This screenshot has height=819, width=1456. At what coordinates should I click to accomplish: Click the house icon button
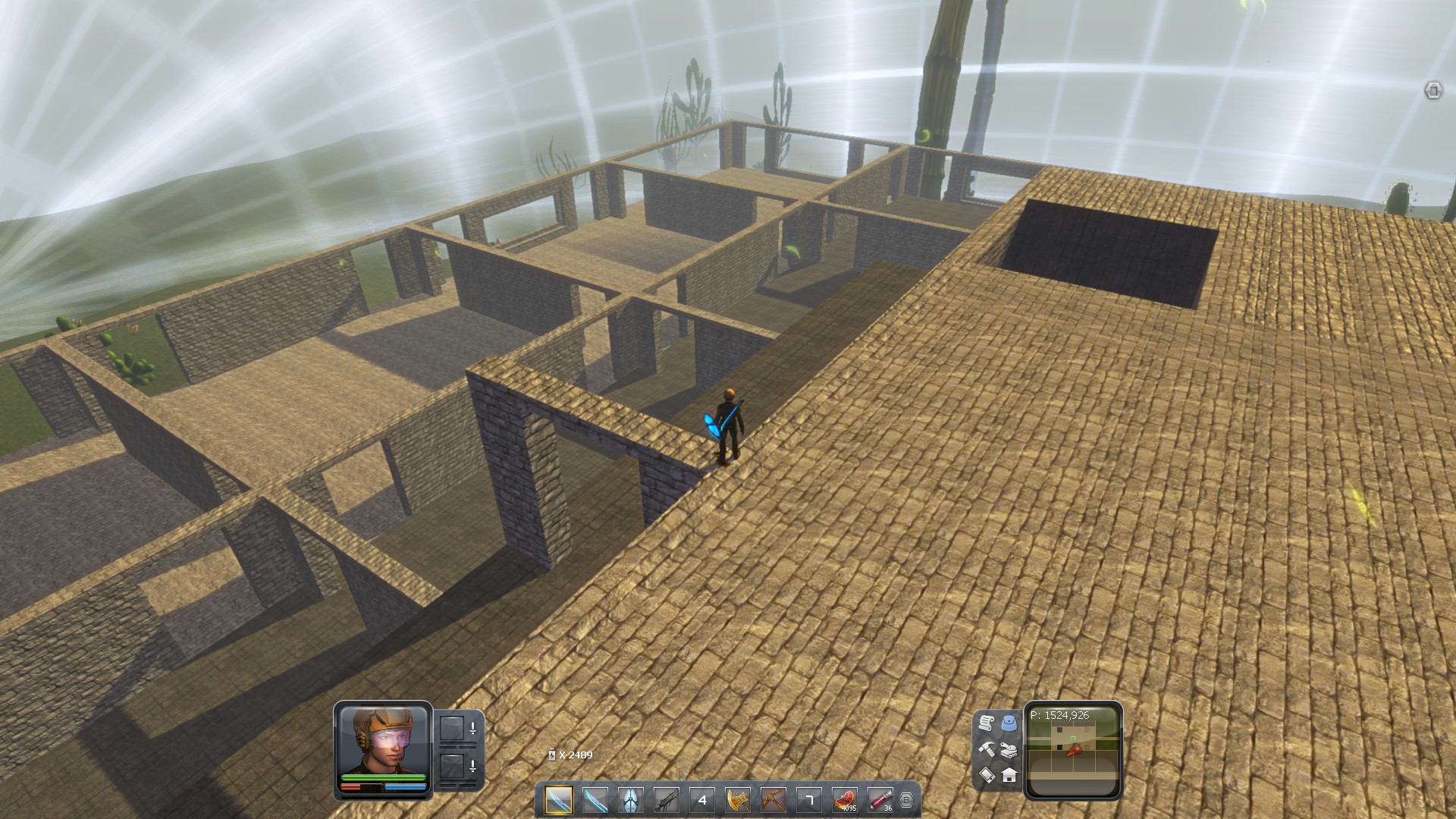point(1009,775)
